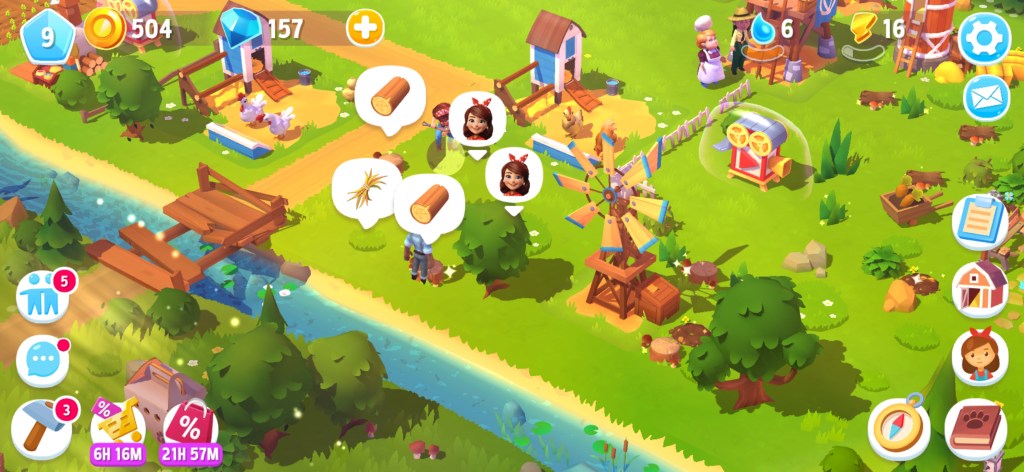The height and width of the screenshot is (472, 1024).
Task: Open the settings gear menu
Action: tap(984, 39)
